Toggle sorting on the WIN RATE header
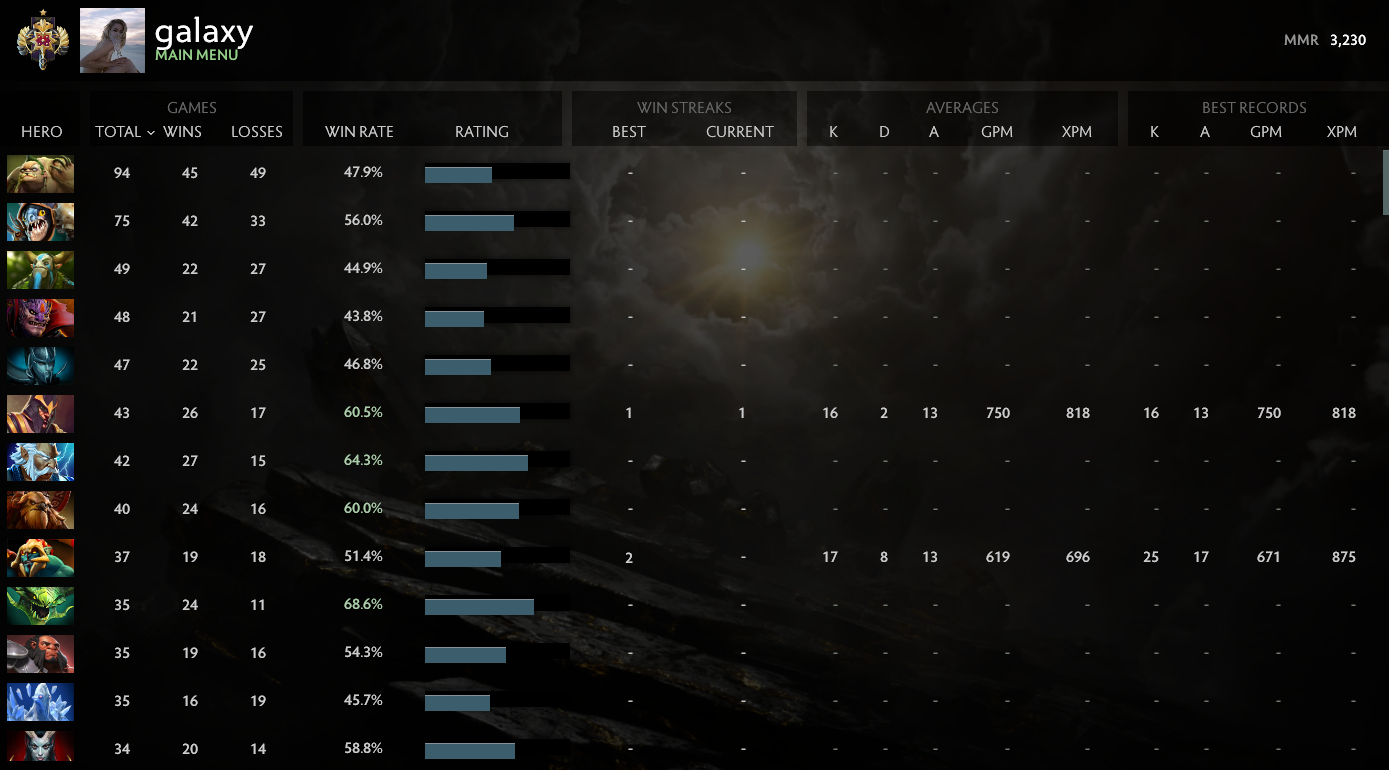The width and height of the screenshot is (1389, 770). coord(357,131)
